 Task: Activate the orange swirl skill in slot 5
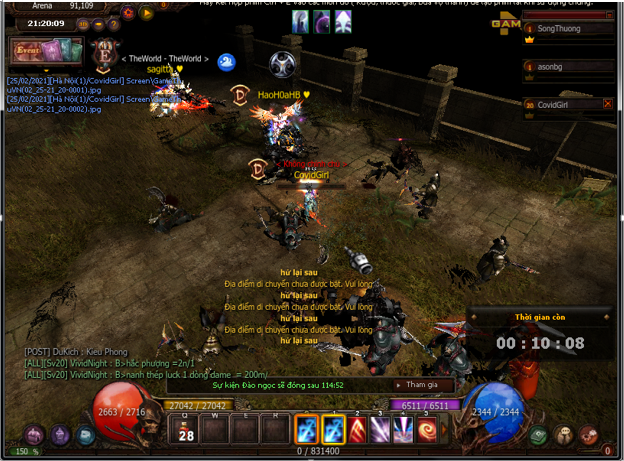tap(428, 429)
